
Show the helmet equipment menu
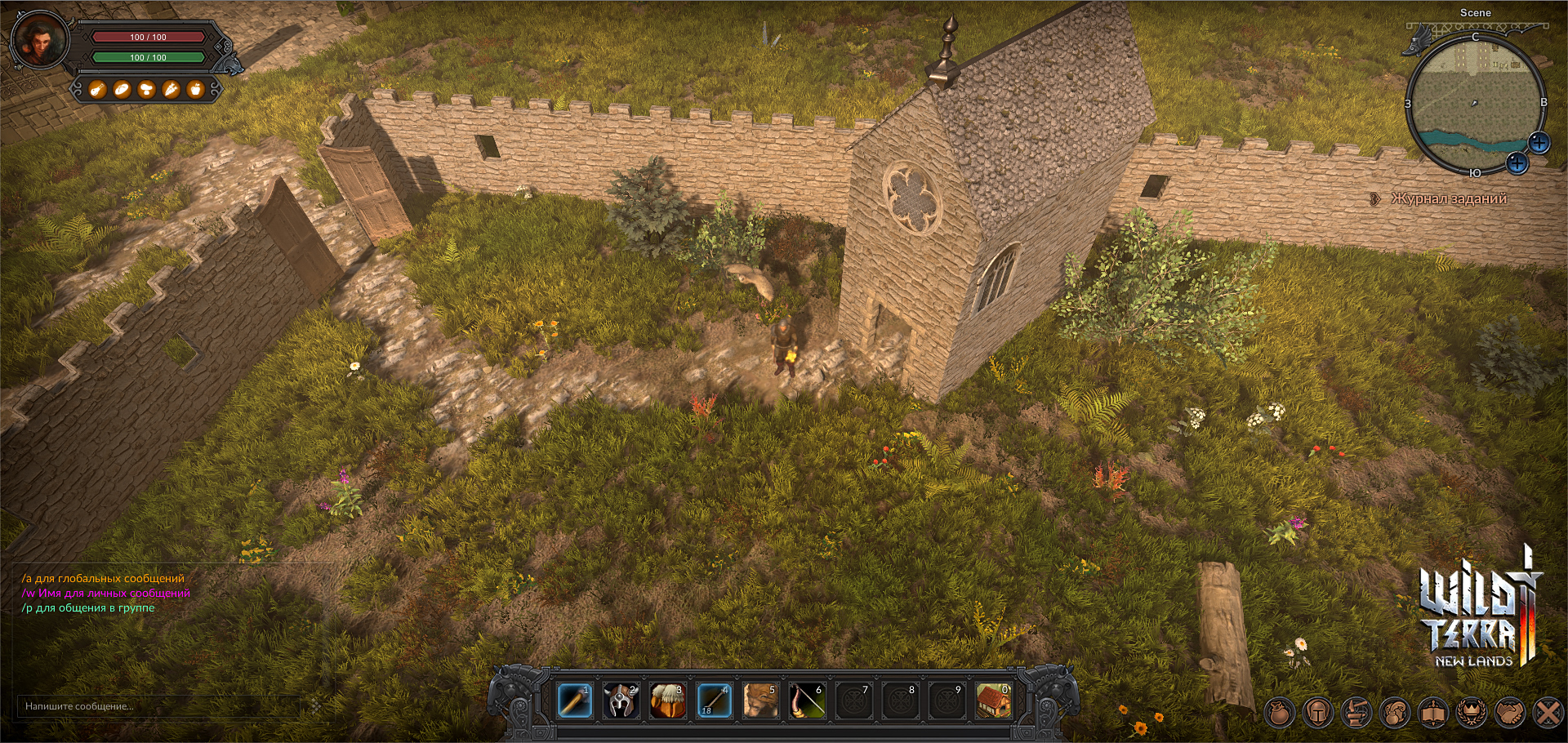[x=1318, y=713]
